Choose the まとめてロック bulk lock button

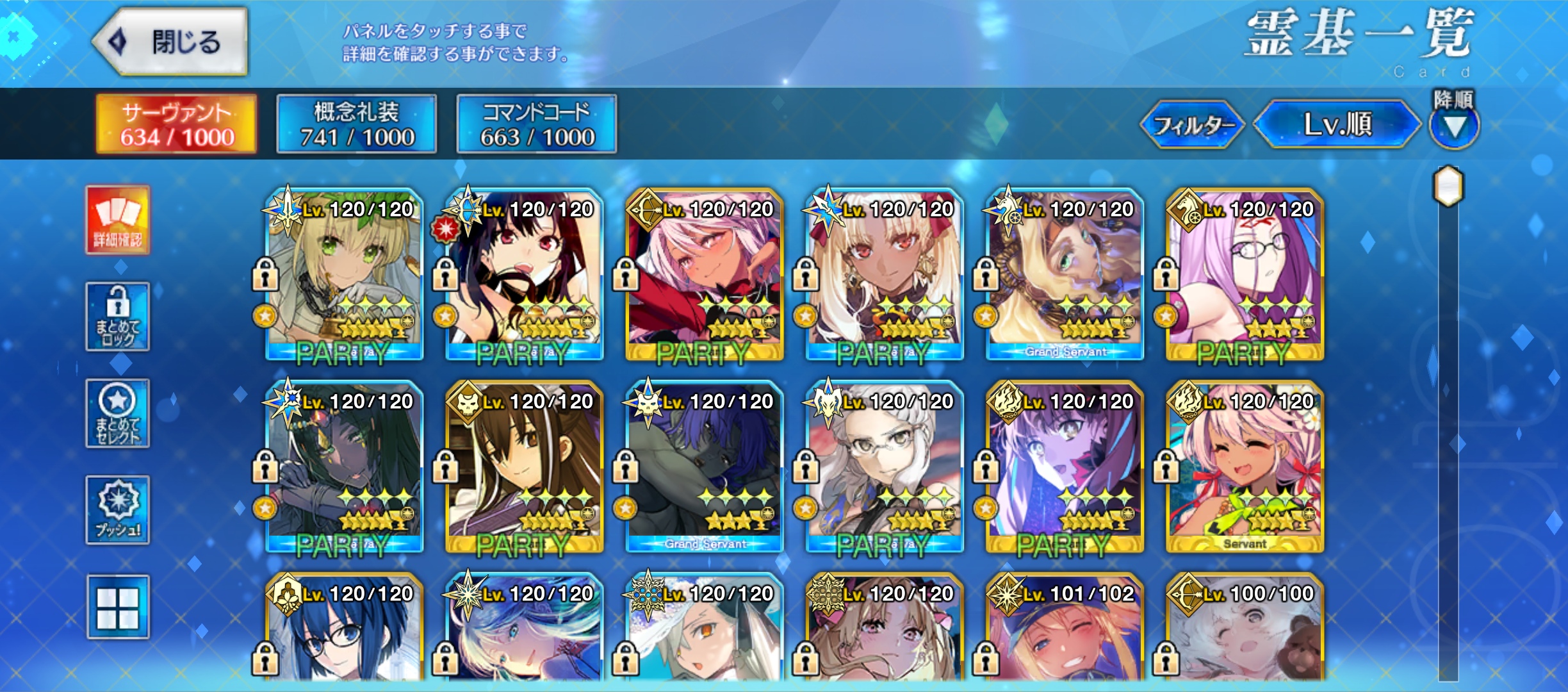click(x=118, y=317)
